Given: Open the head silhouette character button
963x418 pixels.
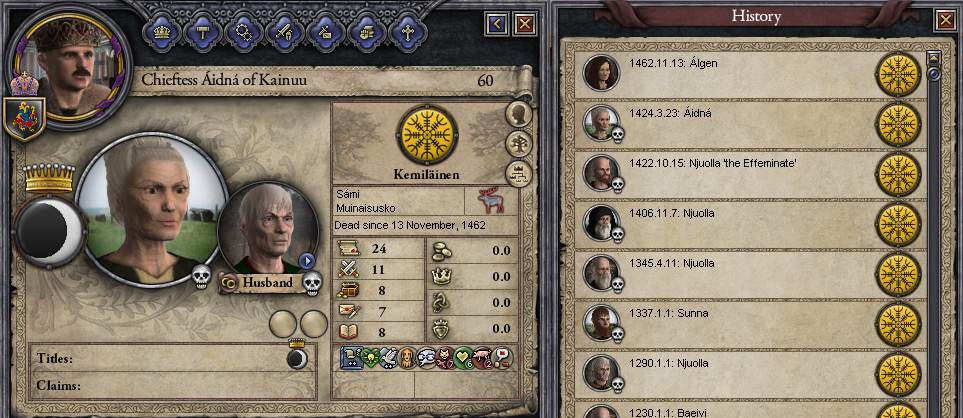Looking at the screenshot, I should coord(519,113).
